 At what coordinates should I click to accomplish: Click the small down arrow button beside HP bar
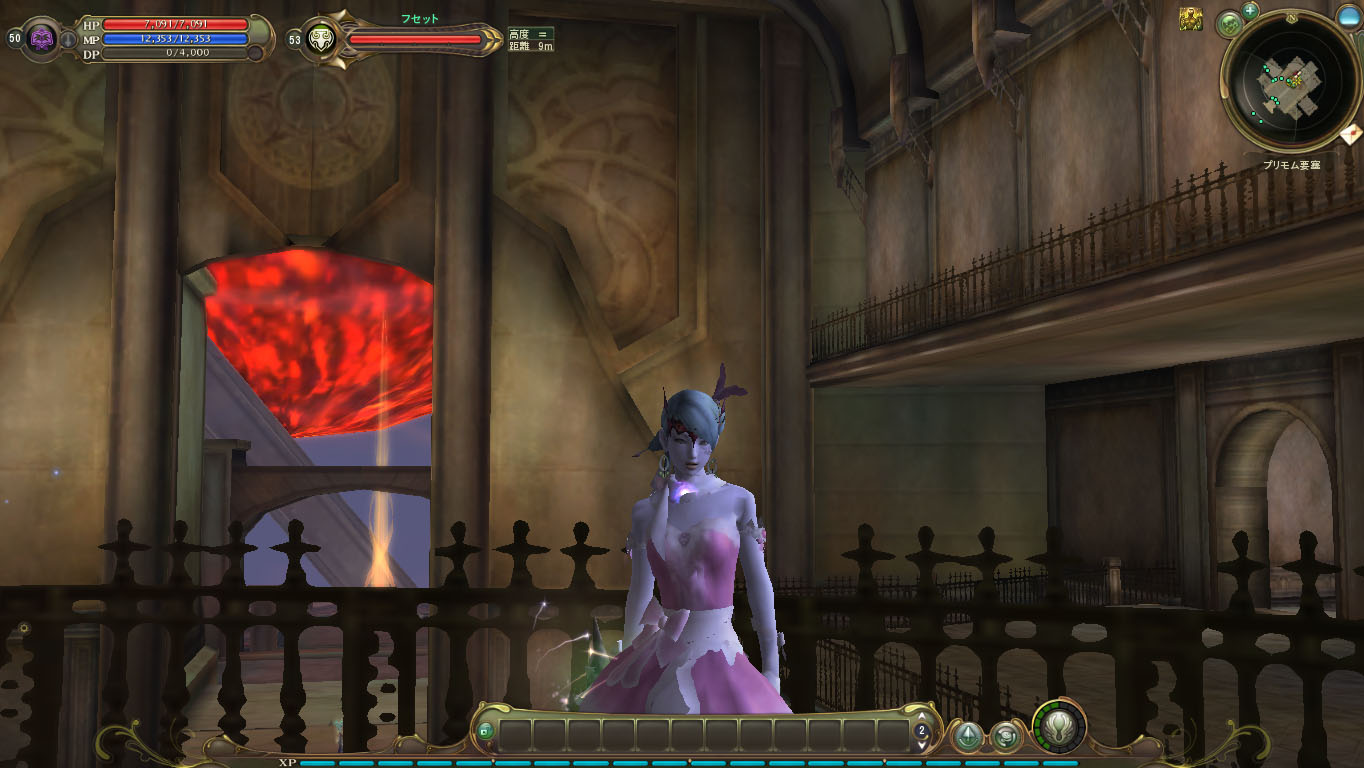coord(68,40)
